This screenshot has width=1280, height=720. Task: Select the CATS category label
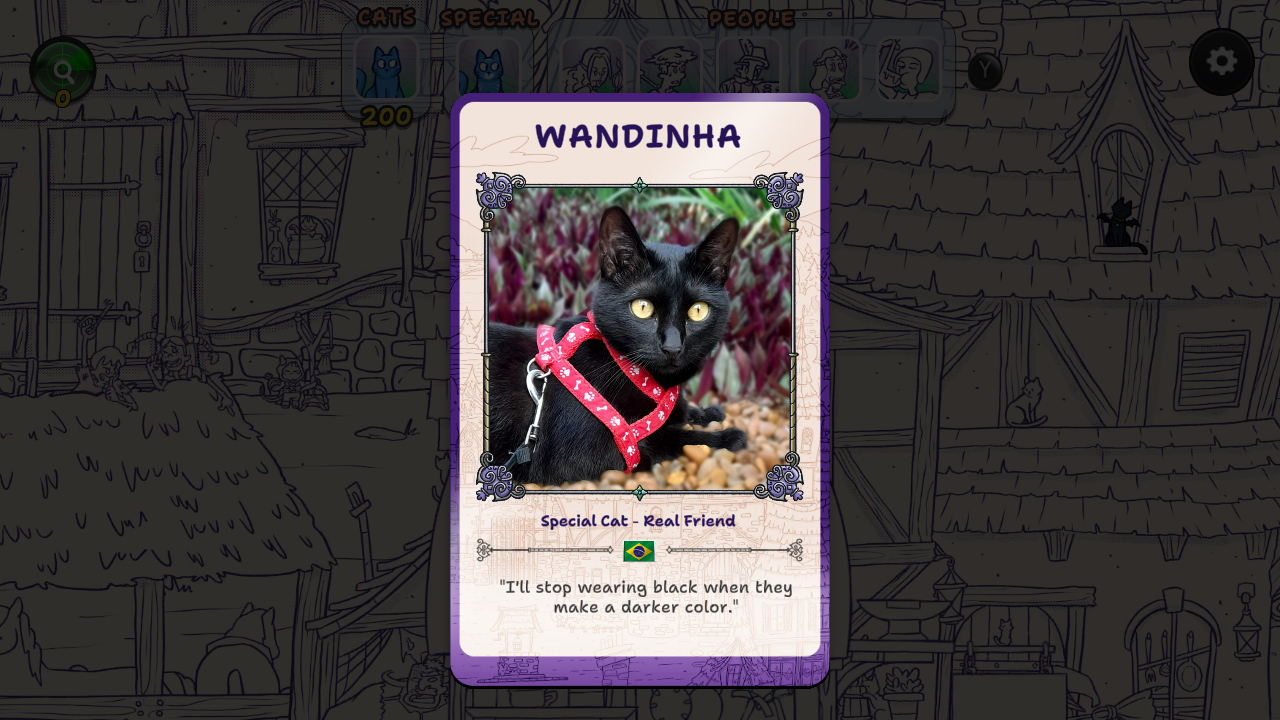[385, 17]
